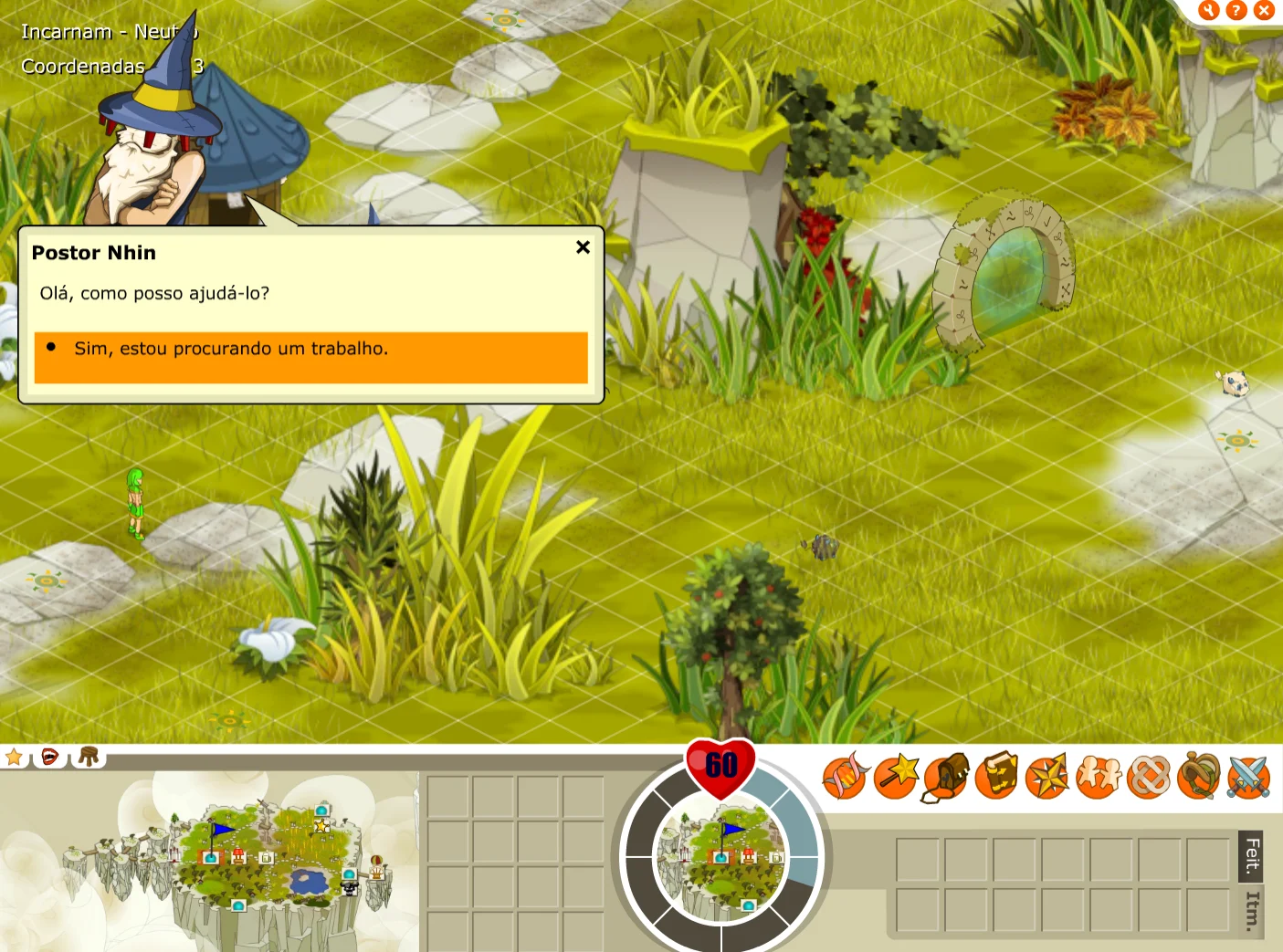1283x952 pixels.
Task: Close the Postor Nhin dialogue box
Action: [583, 247]
